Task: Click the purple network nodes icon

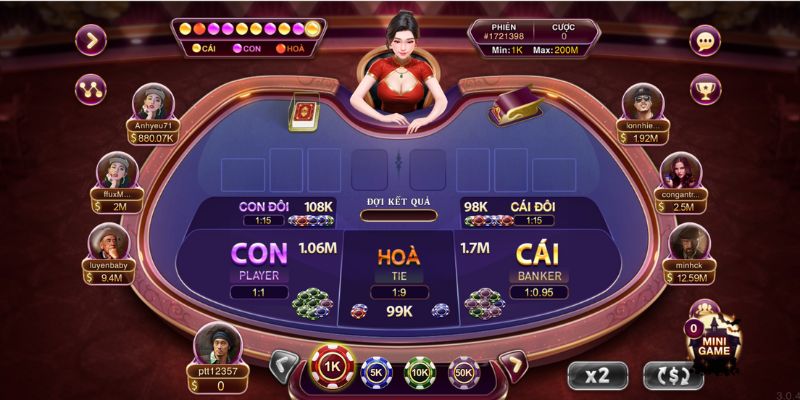Action: 91,88
